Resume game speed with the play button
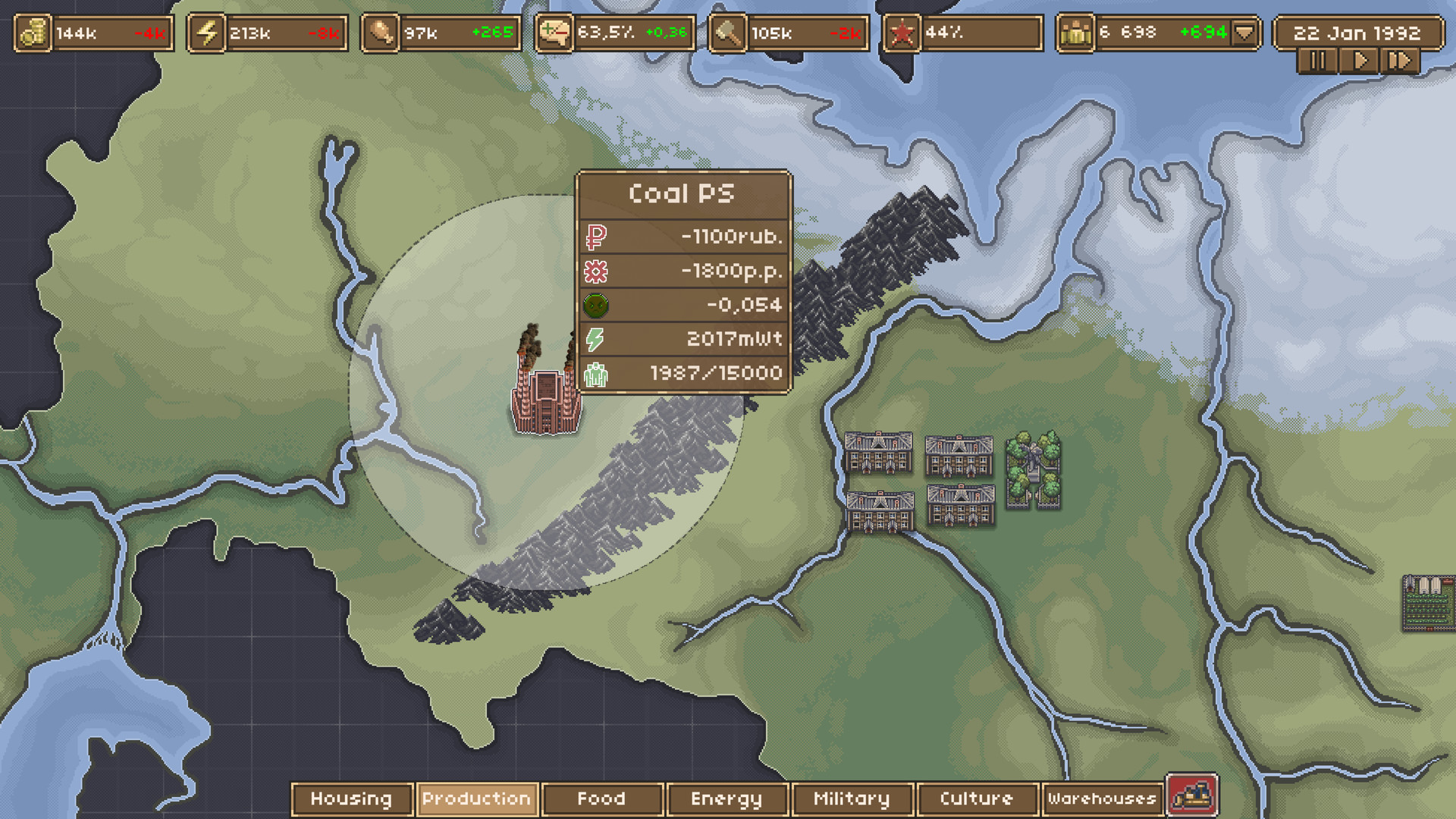 (x=1360, y=60)
